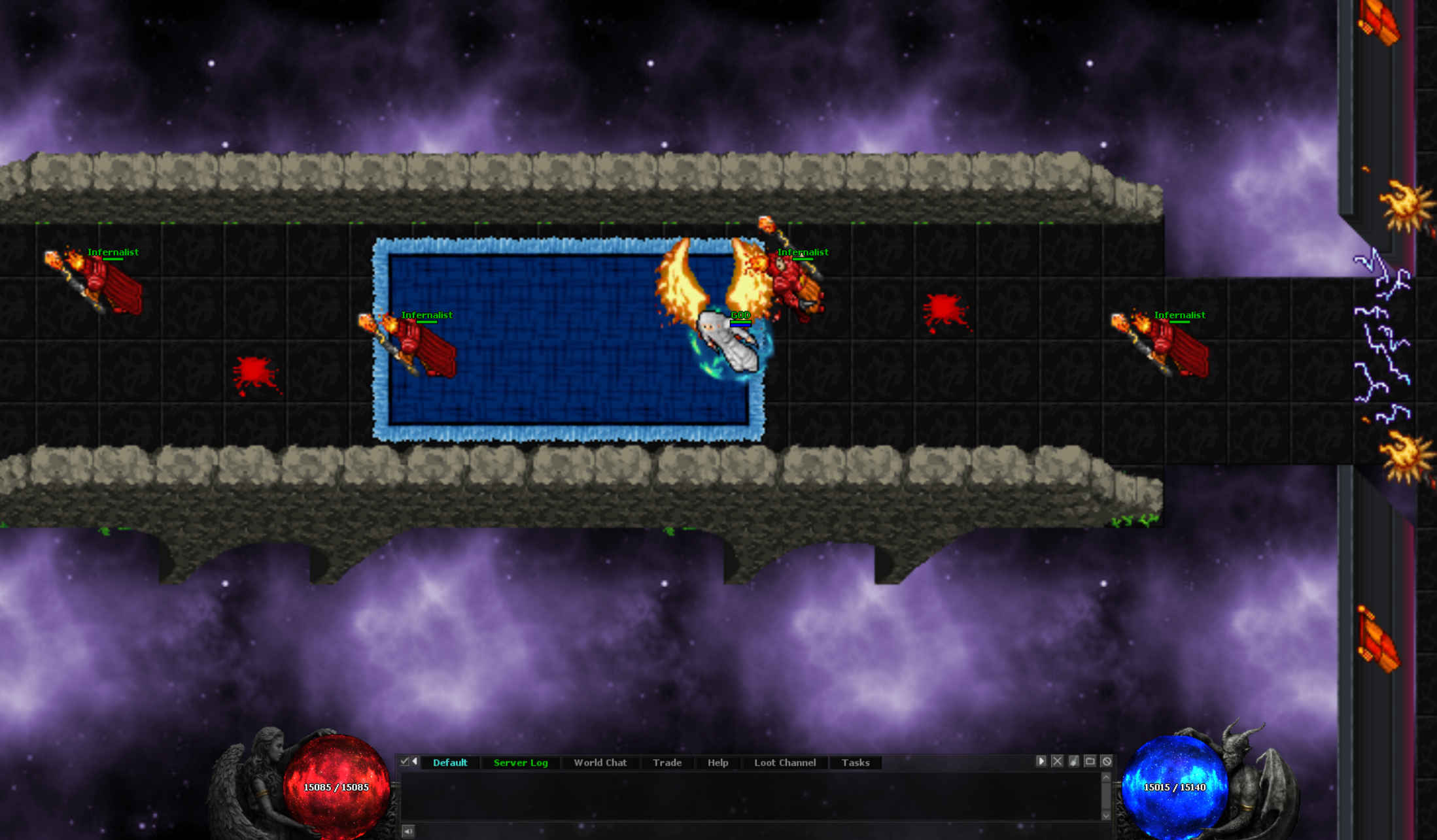Viewport: 1437px width, 840px height.
Task: Switch to the Tasks tab
Action: pyautogui.click(x=856, y=762)
